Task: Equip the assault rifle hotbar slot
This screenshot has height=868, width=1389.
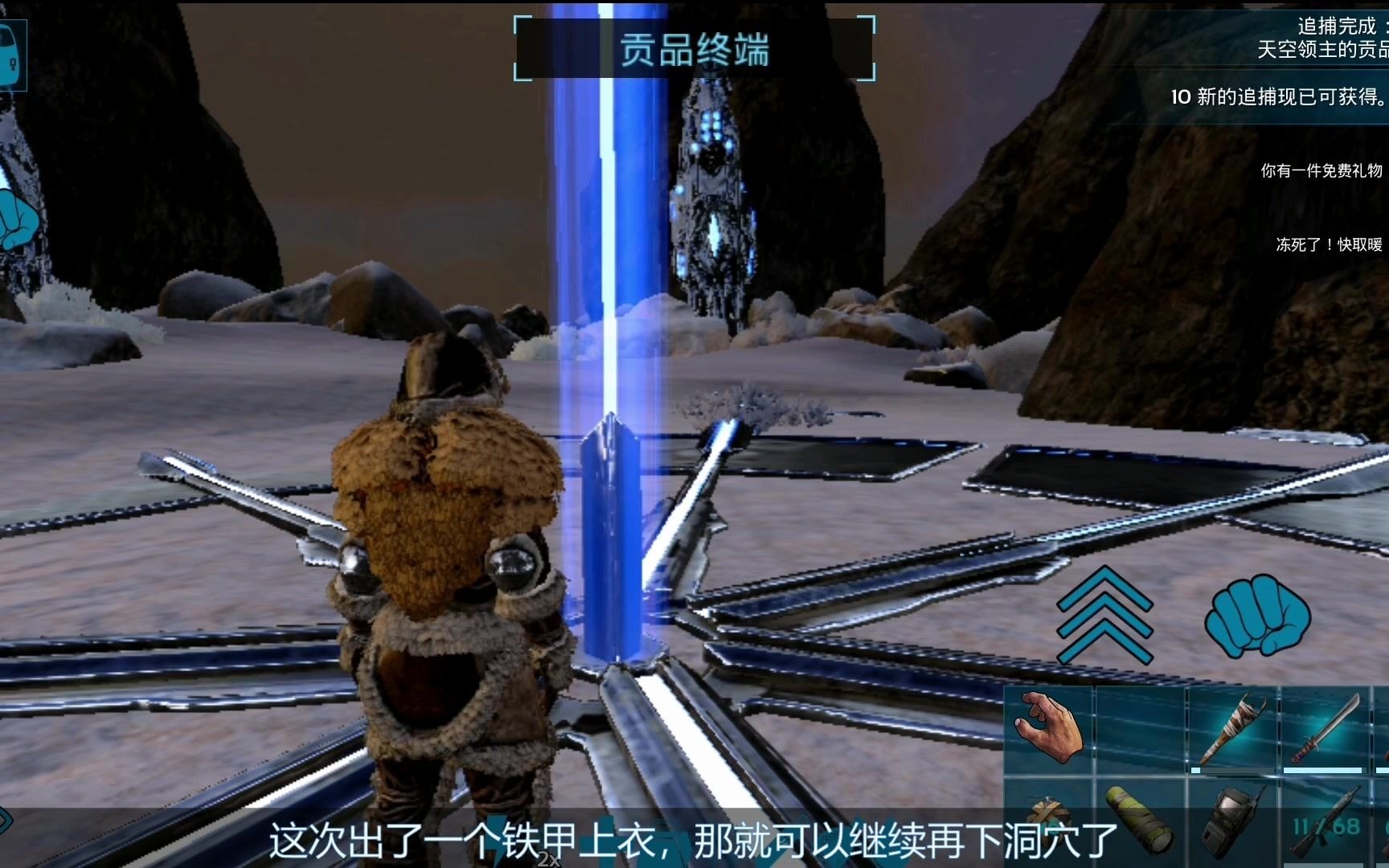Action: click(1326, 821)
